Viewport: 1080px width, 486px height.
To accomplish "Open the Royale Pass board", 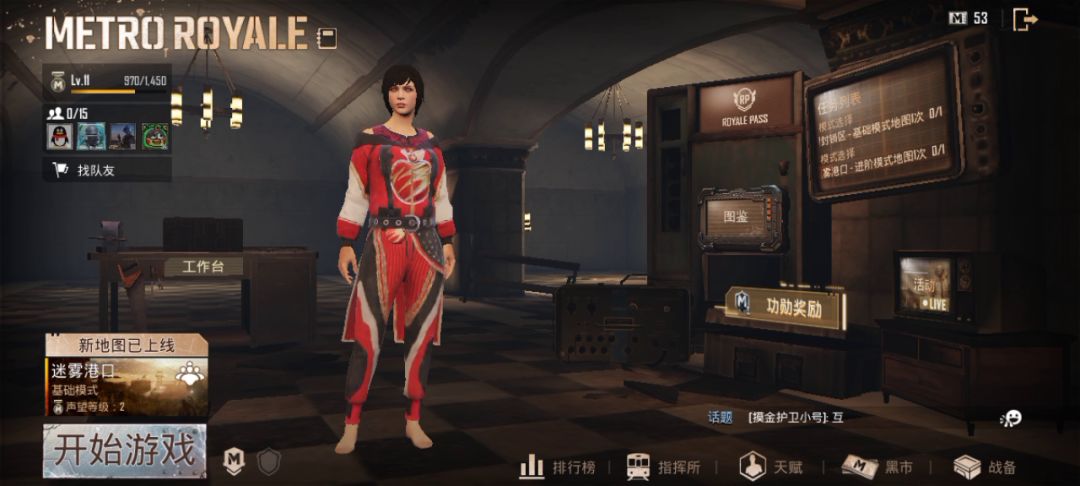I will 745,106.
